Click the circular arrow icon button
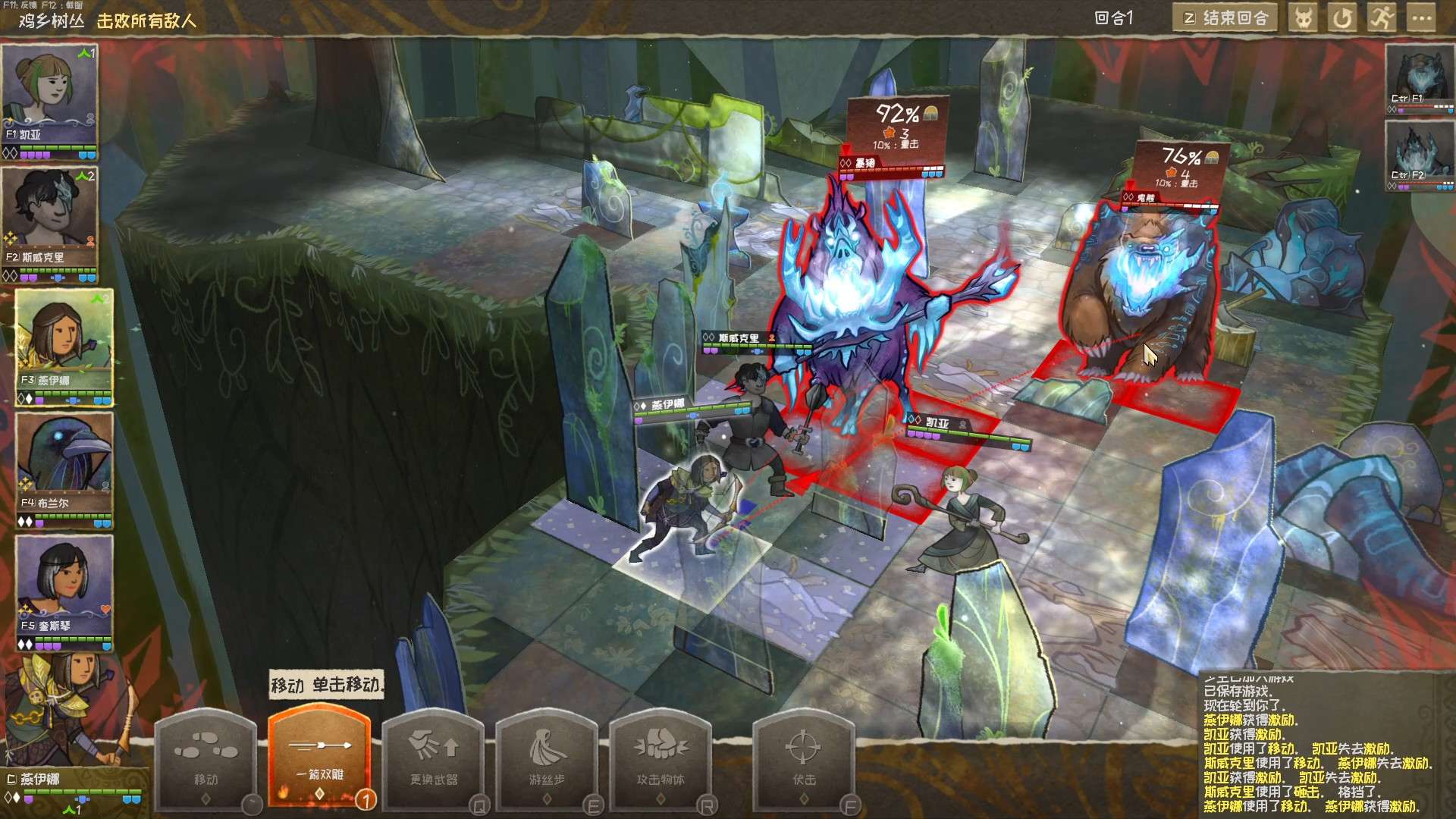 tap(1342, 18)
